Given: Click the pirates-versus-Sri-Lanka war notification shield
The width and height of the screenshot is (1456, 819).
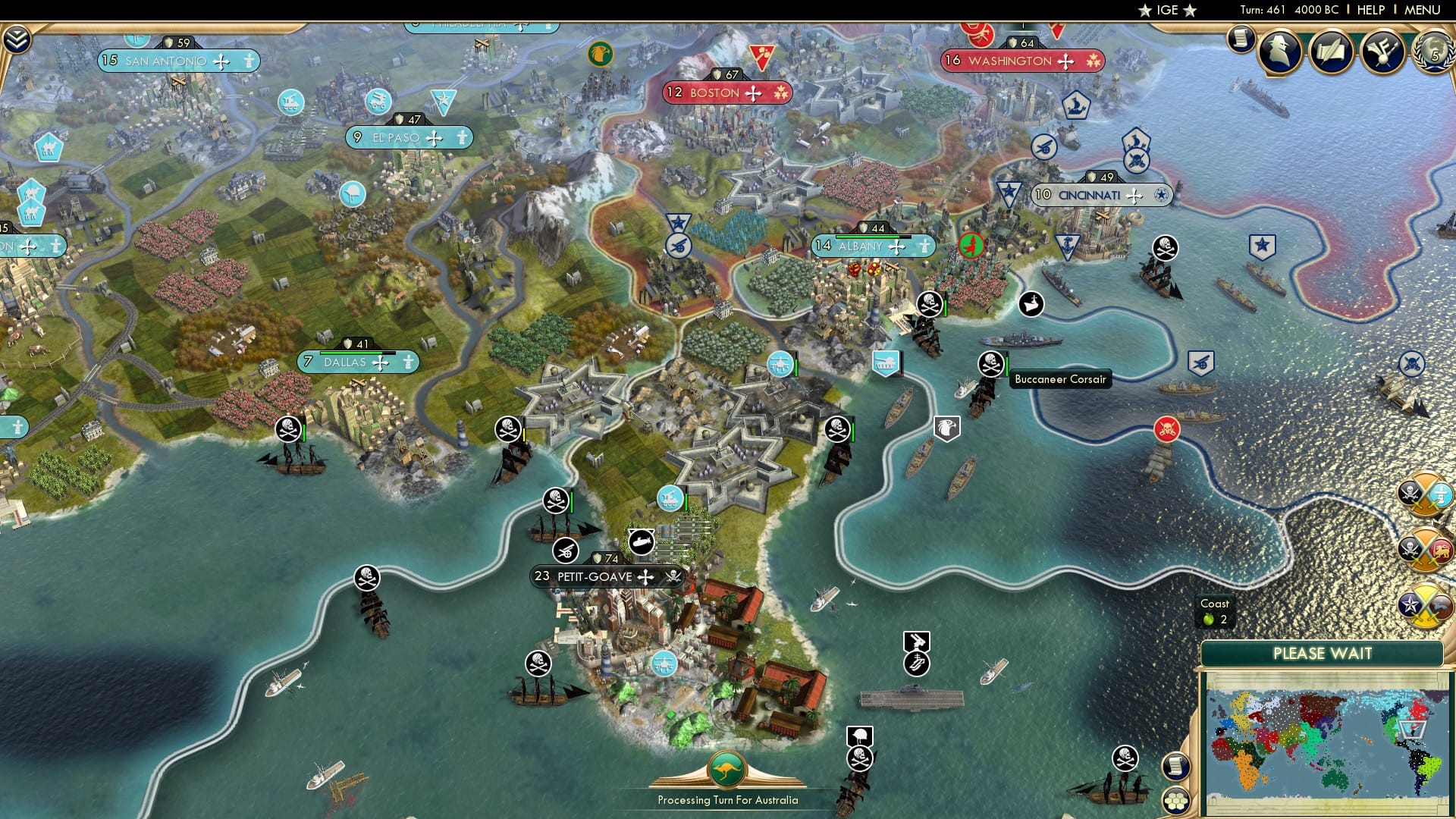Looking at the screenshot, I should 1424,551.
